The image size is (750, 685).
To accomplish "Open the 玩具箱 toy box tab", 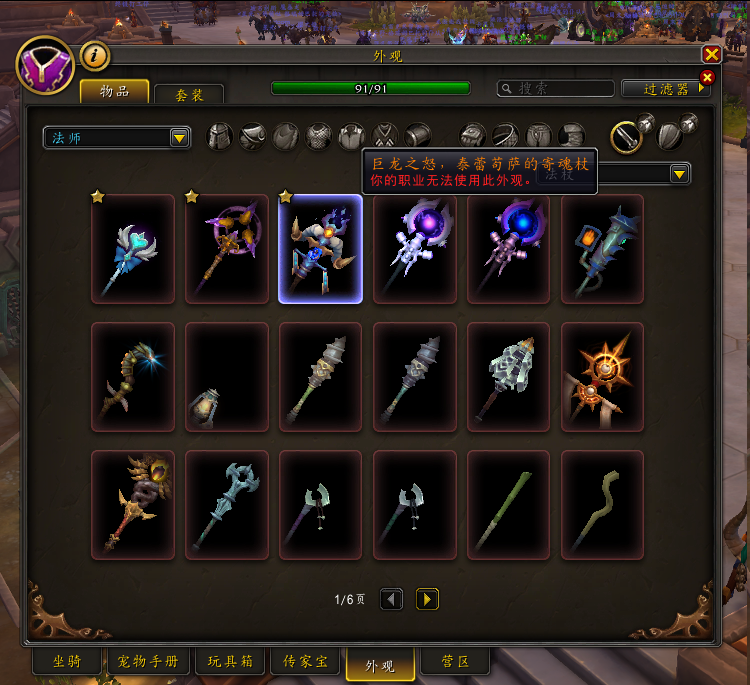I will point(229,662).
